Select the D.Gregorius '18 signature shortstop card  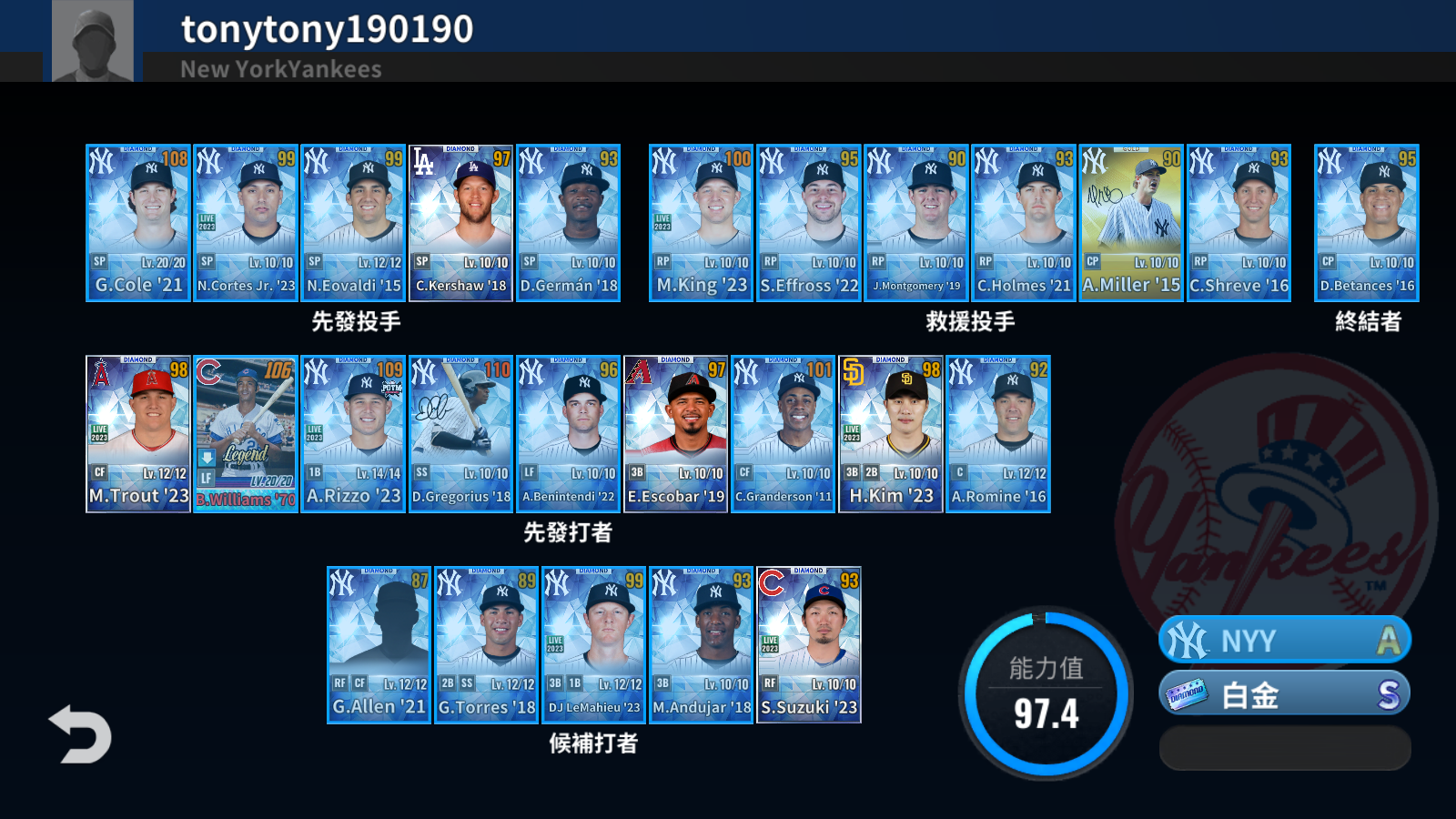(x=460, y=432)
